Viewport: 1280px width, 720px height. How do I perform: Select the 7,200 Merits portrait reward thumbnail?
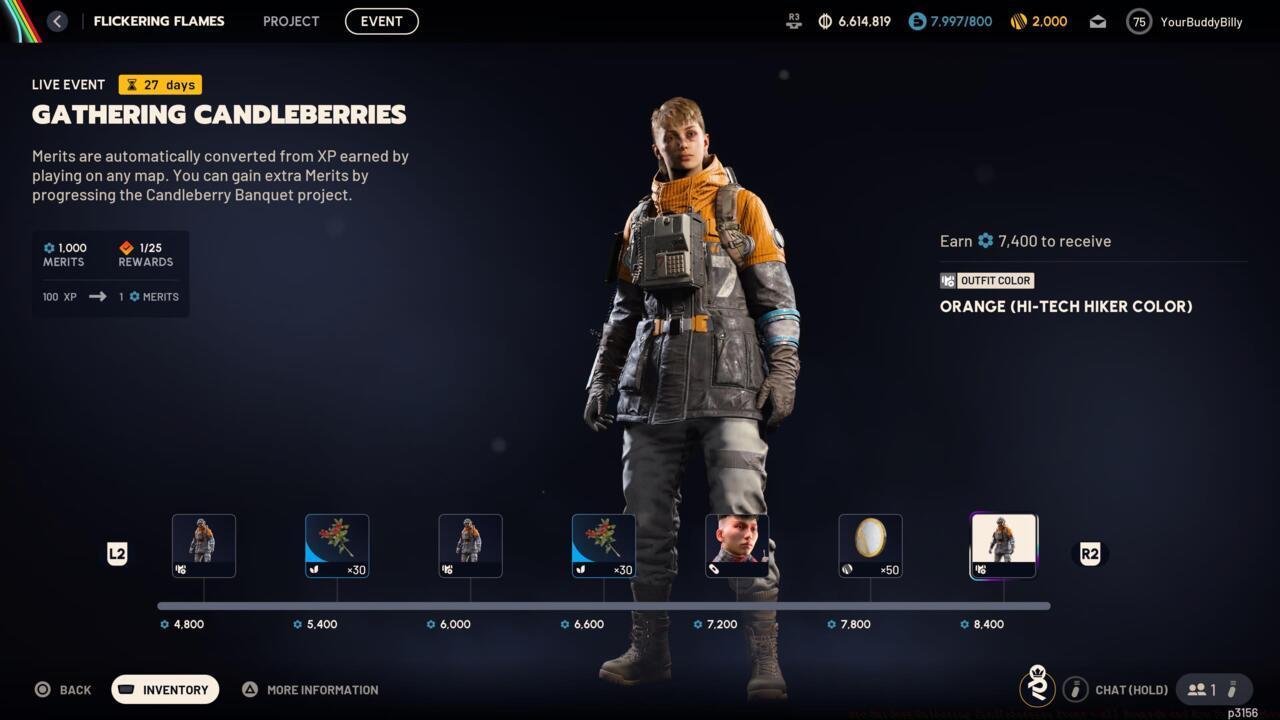click(x=737, y=544)
